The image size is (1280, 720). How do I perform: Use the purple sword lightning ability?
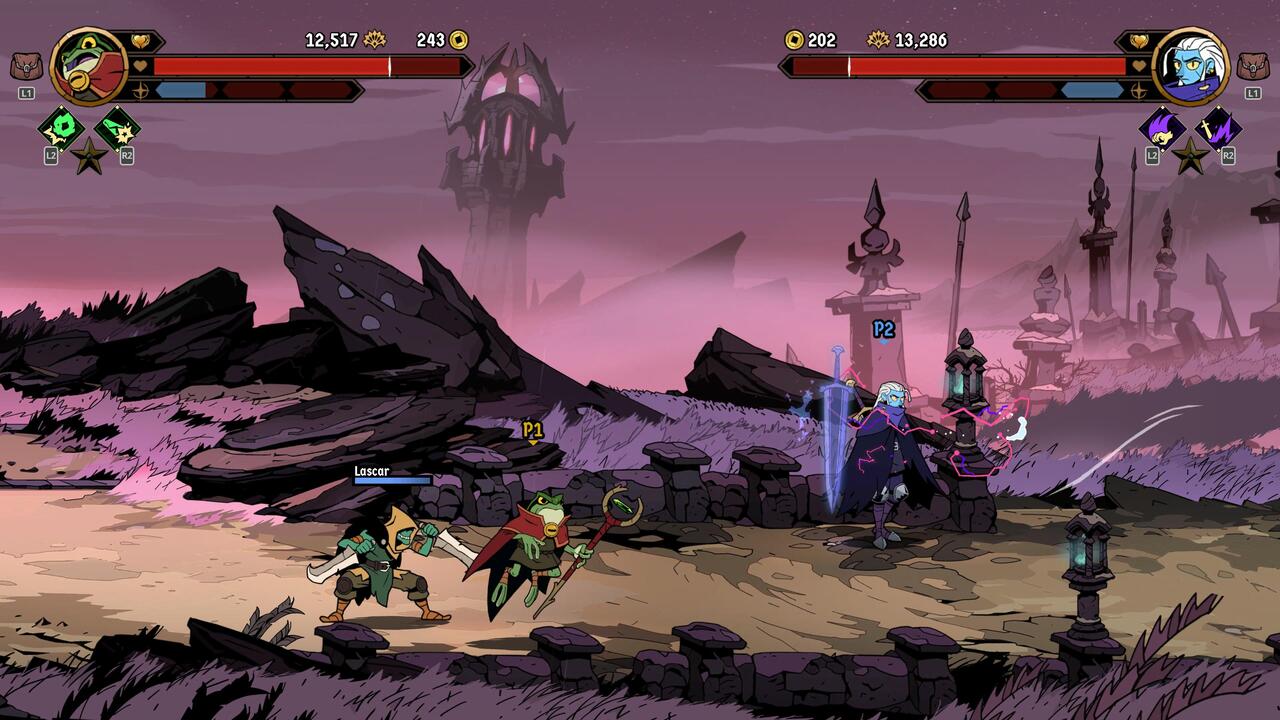1219,127
